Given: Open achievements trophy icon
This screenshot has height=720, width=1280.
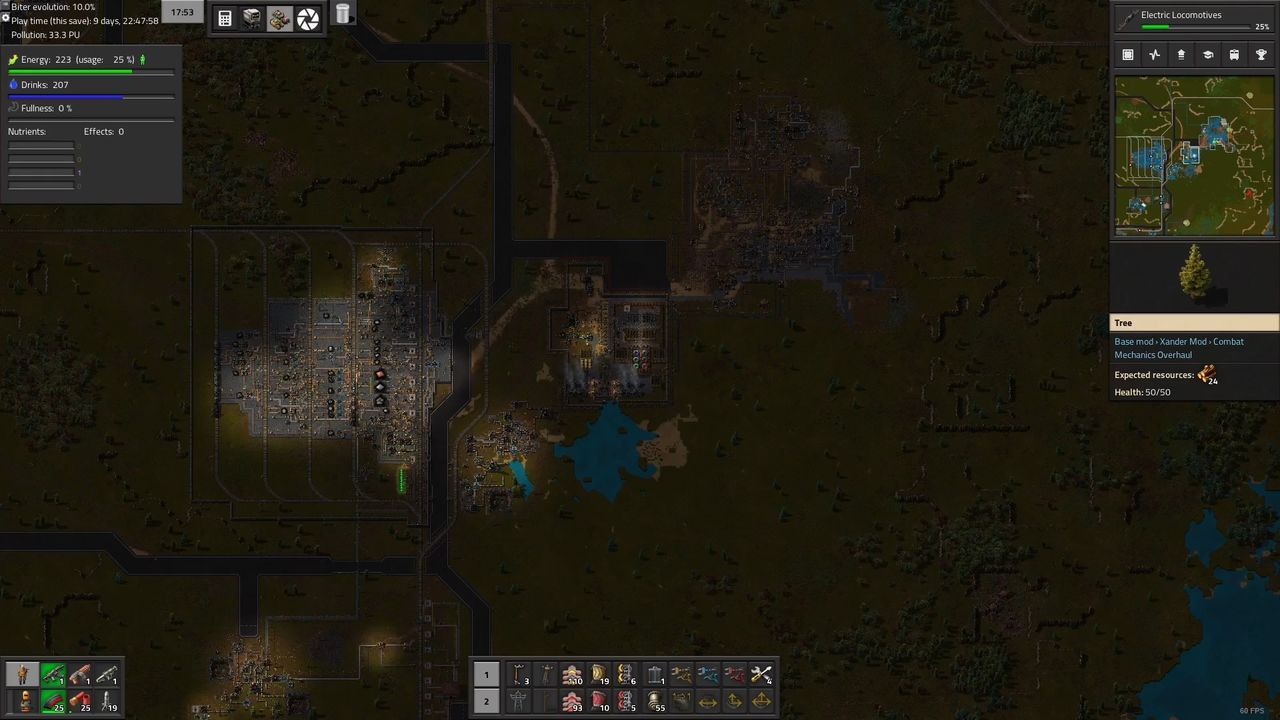Looking at the screenshot, I should [1261, 55].
